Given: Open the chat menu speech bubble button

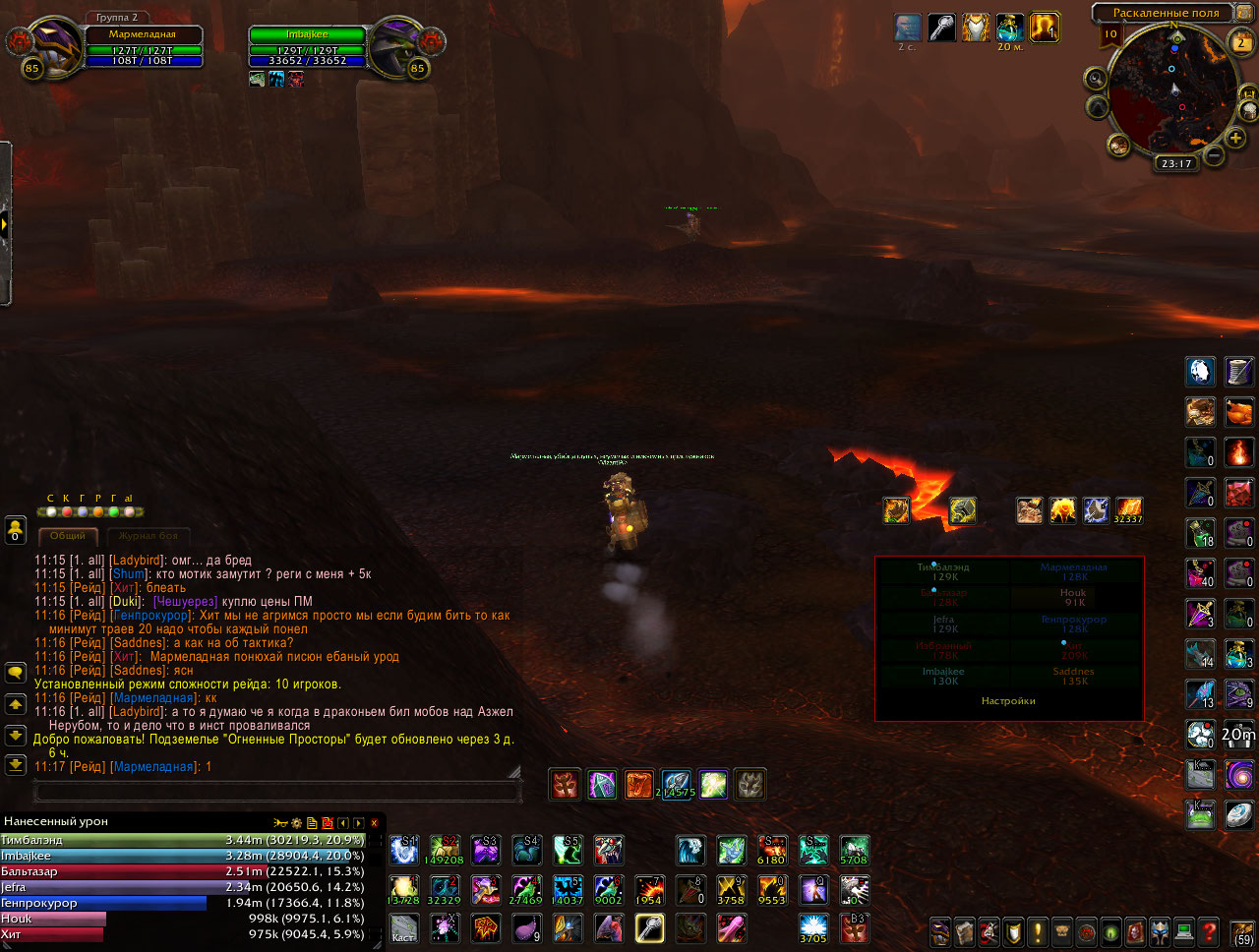Looking at the screenshot, I should (15, 673).
